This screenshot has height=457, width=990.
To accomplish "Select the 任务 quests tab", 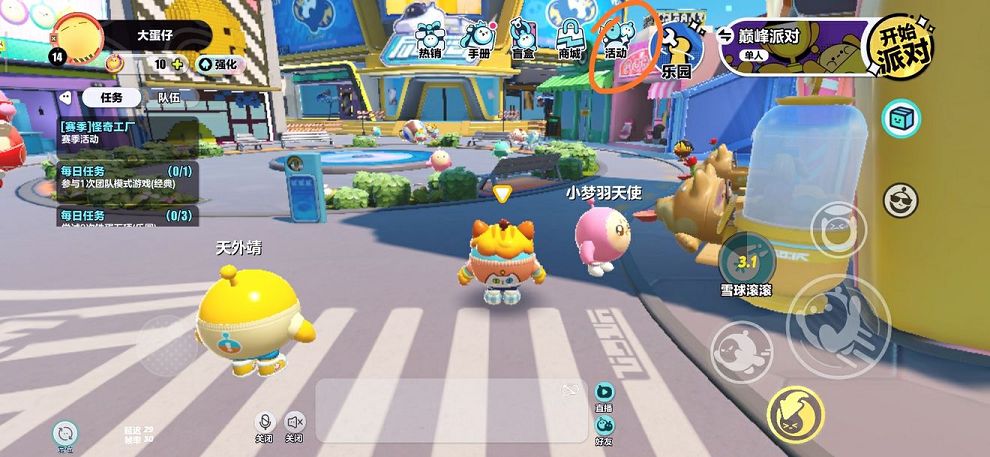I will tap(111, 98).
